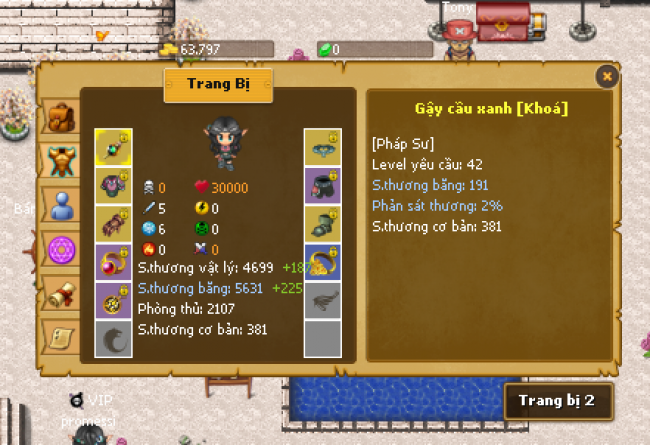Open the rolled scroll tab
Image resolution: width=650 pixels, height=445 pixels.
pos(61,293)
